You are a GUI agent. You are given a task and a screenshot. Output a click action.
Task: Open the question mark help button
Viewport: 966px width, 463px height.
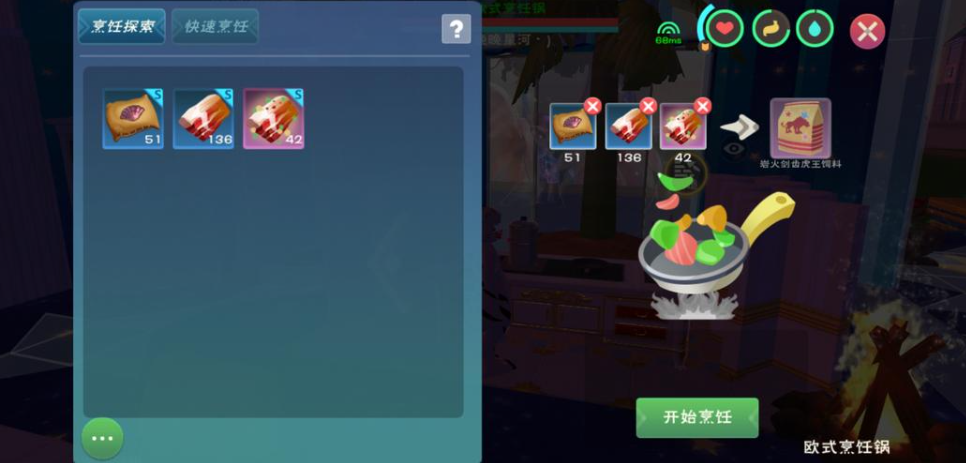456,29
